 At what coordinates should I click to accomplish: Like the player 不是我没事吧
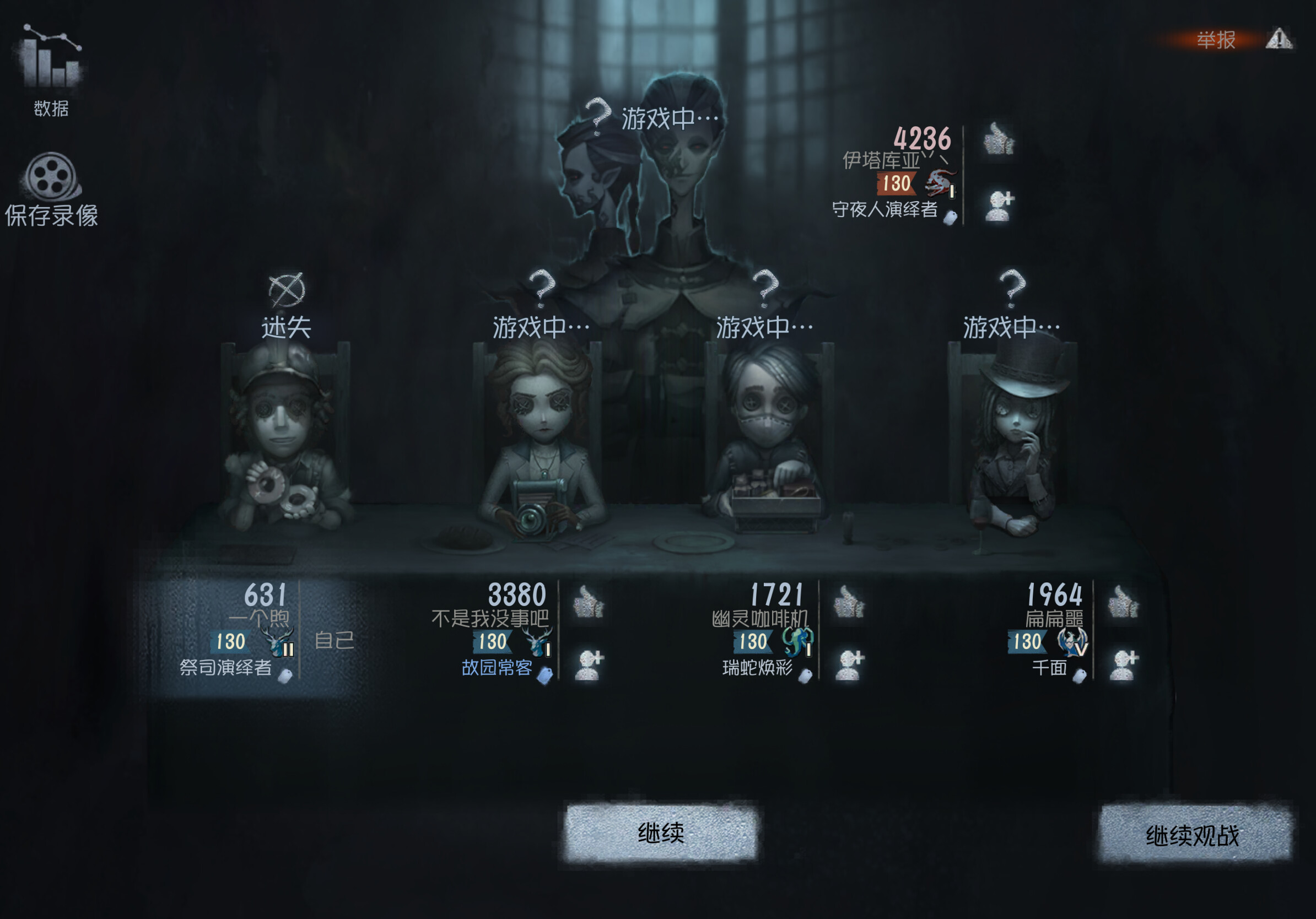click(x=589, y=602)
